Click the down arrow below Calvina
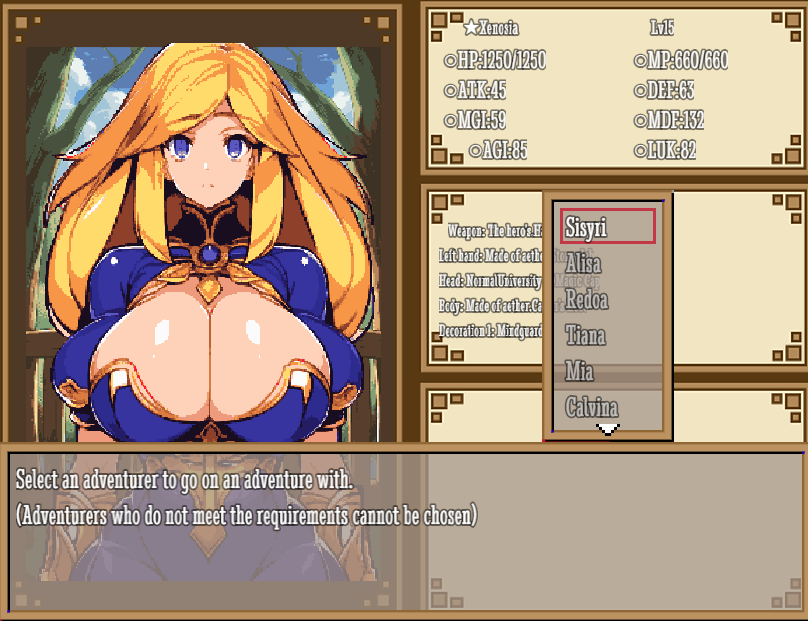Image resolution: width=808 pixels, height=621 pixels. point(608,429)
